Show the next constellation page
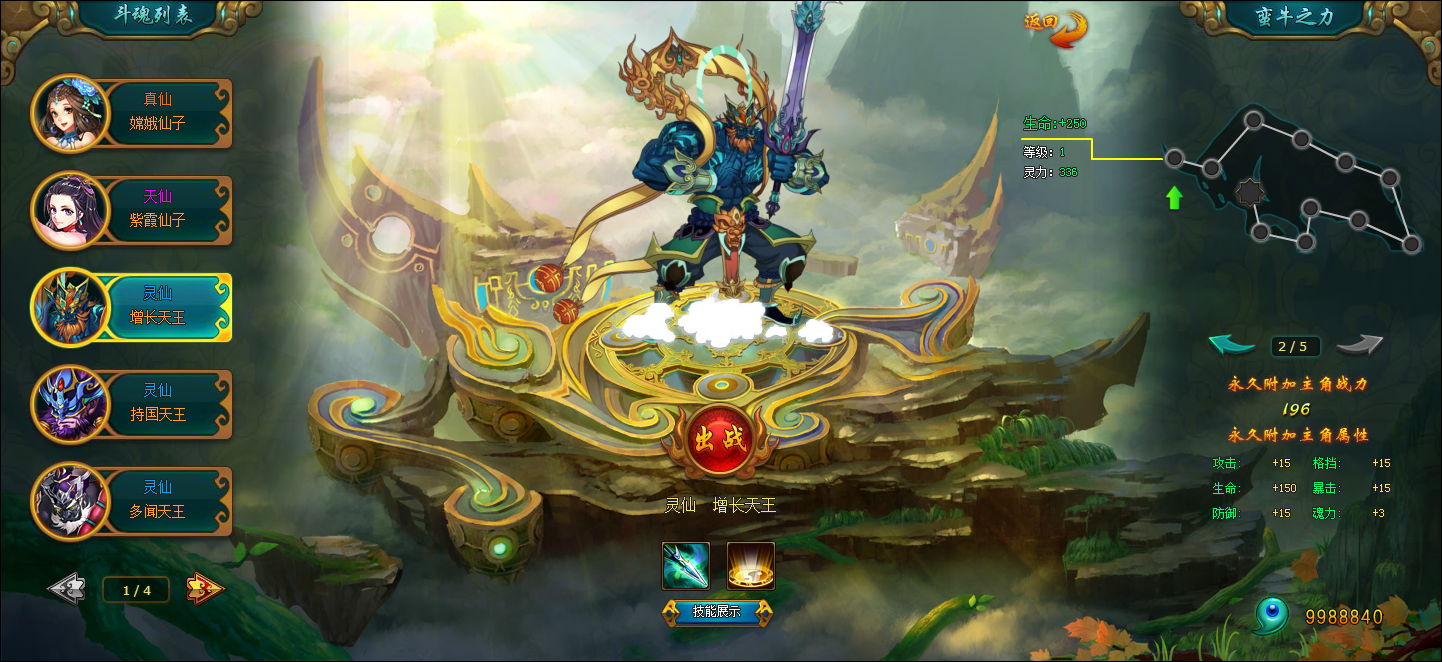The image size is (1442, 662). (x=1360, y=345)
